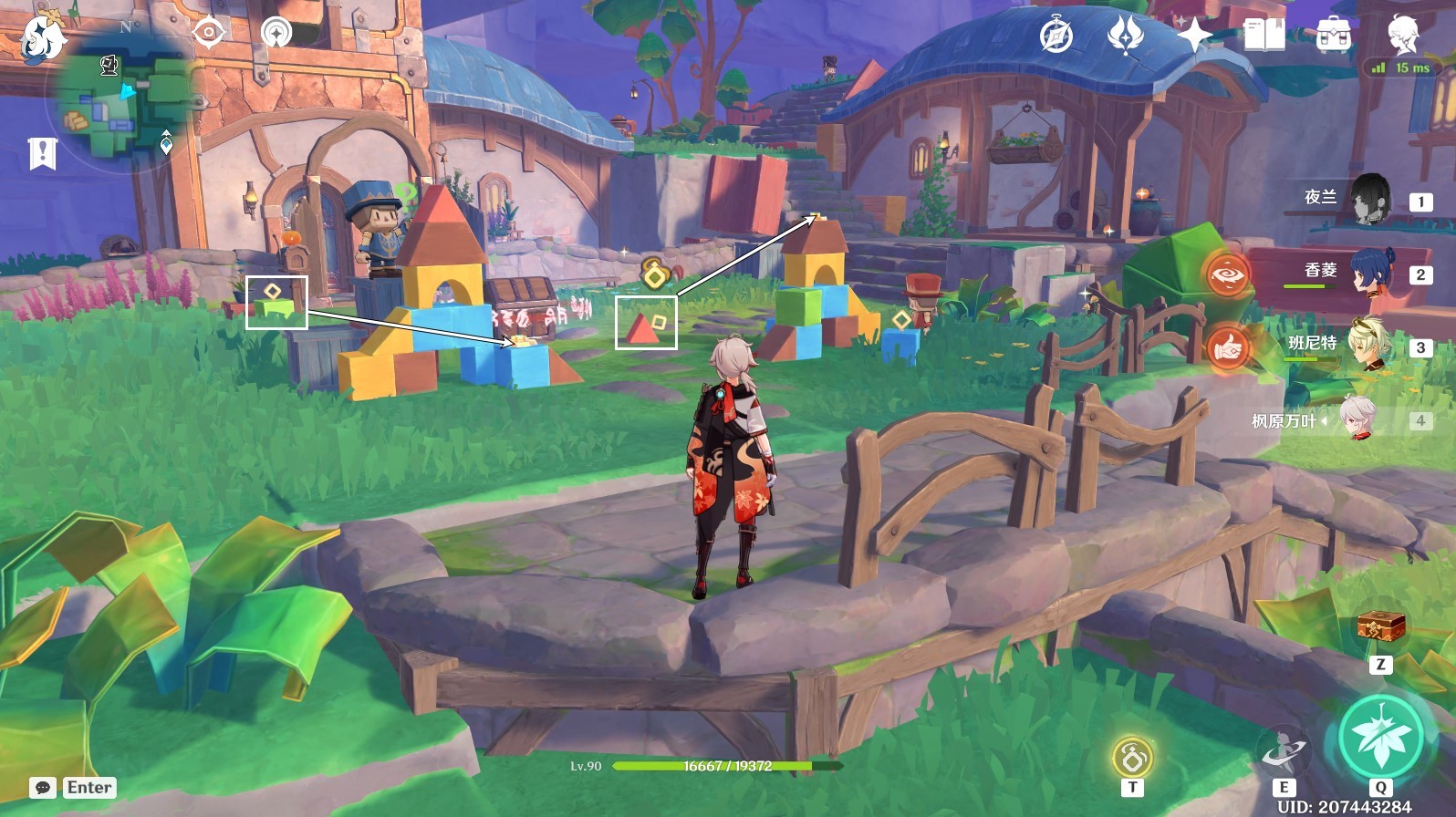Click the exclamation banner quest icon

point(43,153)
